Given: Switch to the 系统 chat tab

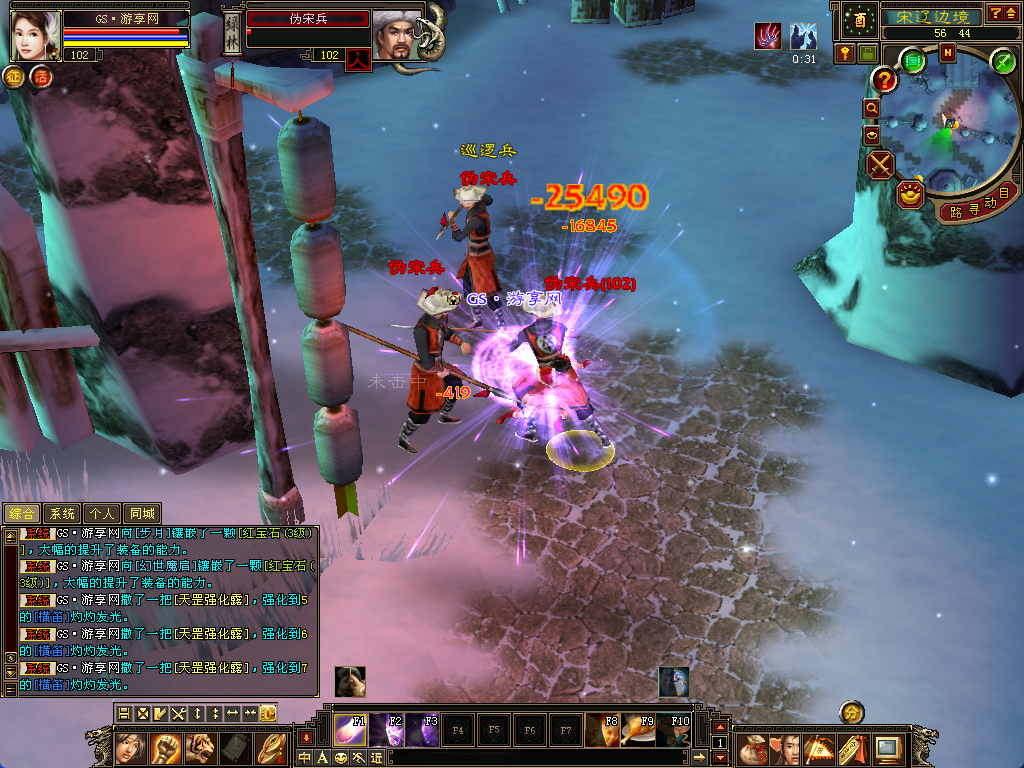Looking at the screenshot, I should point(62,513).
